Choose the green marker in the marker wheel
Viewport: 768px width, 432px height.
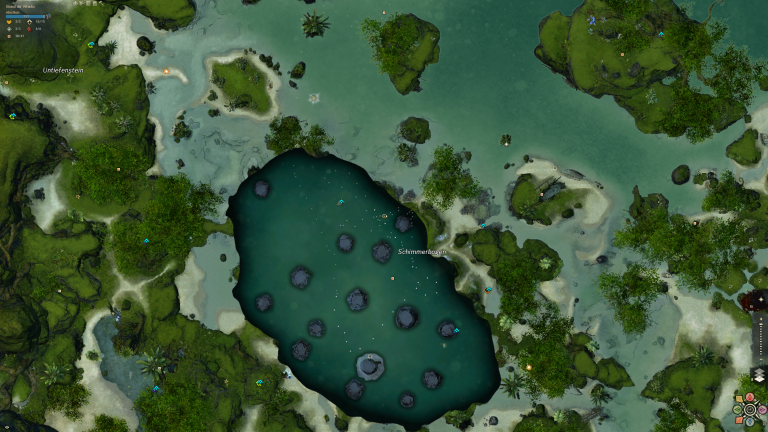(737, 409)
